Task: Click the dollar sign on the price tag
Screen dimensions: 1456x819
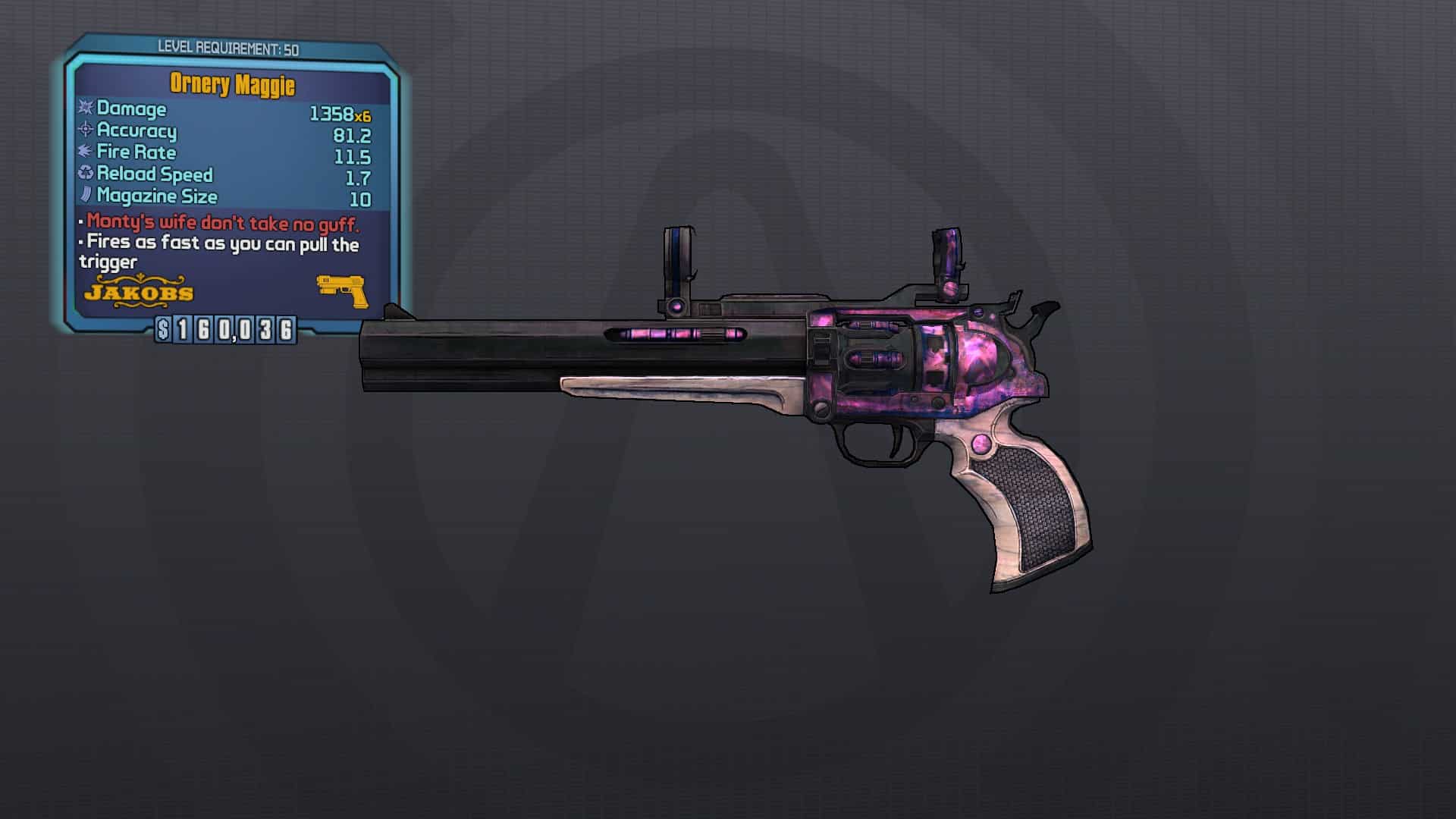Action: [164, 330]
